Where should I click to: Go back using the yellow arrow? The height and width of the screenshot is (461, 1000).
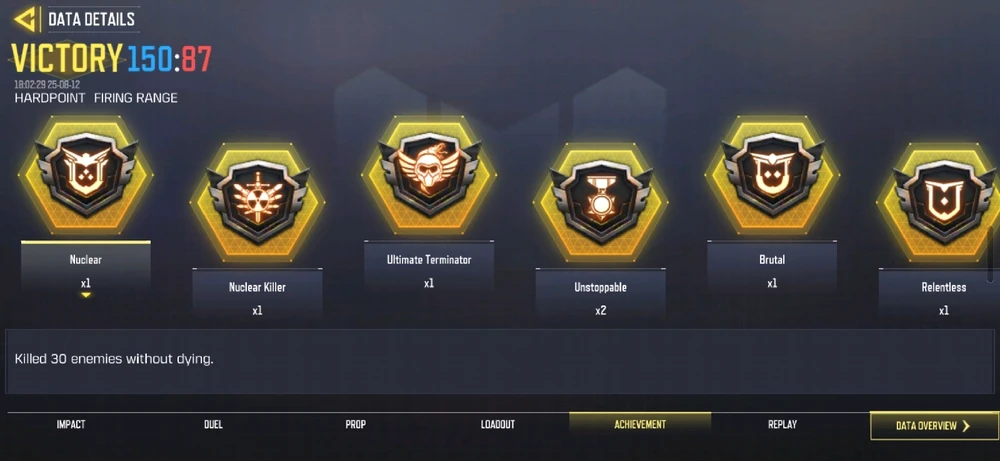[26, 18]
